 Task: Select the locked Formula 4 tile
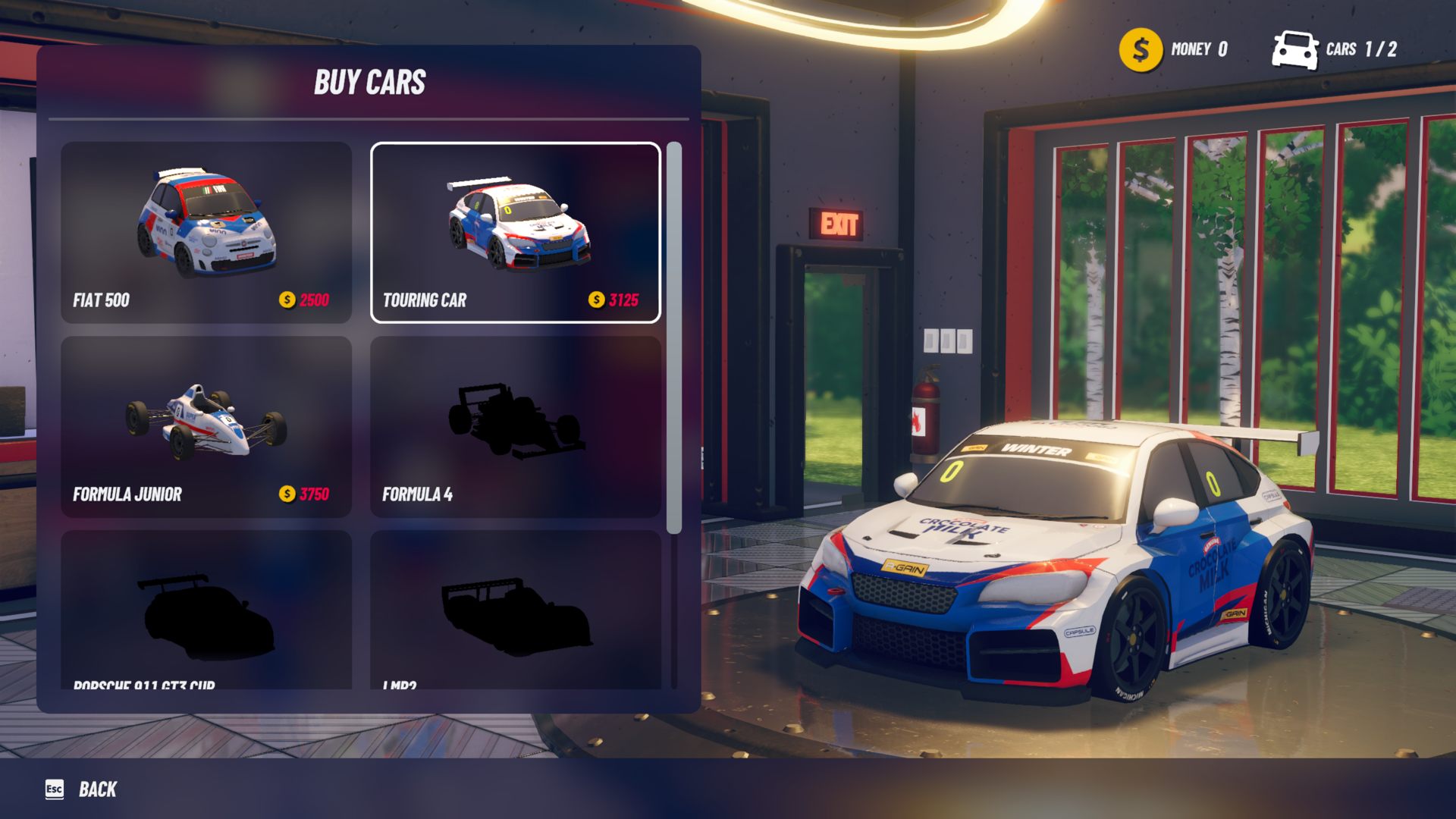point(516,427)
